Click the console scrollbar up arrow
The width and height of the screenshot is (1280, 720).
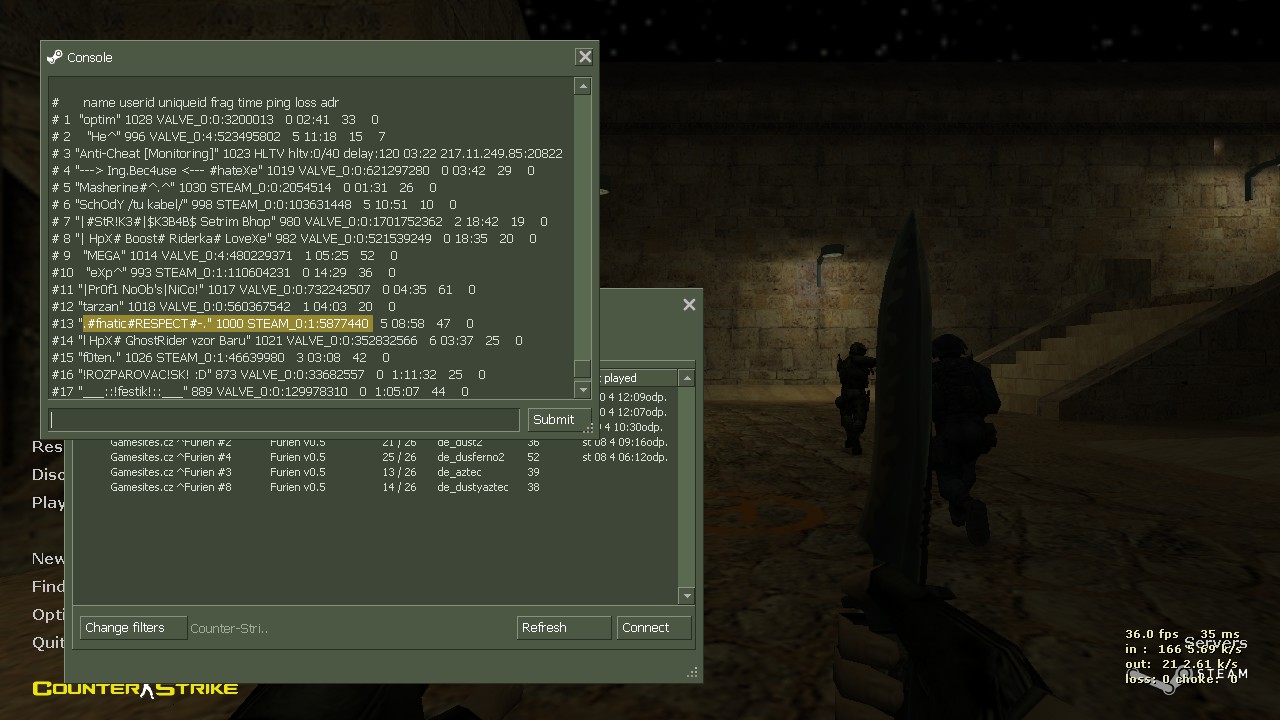583,87
